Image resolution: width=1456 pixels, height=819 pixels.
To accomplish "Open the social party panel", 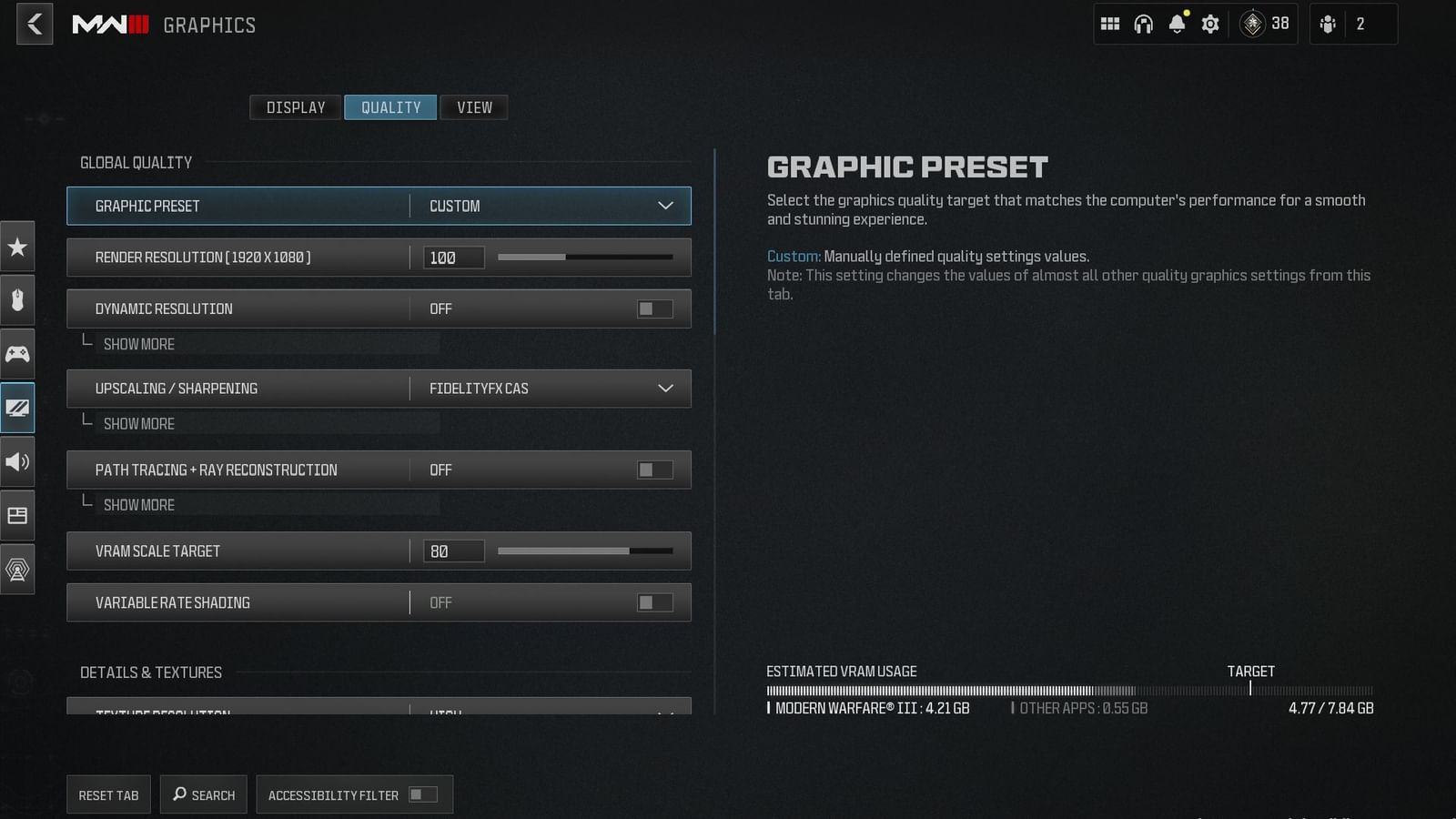I will coord(1328,24).
